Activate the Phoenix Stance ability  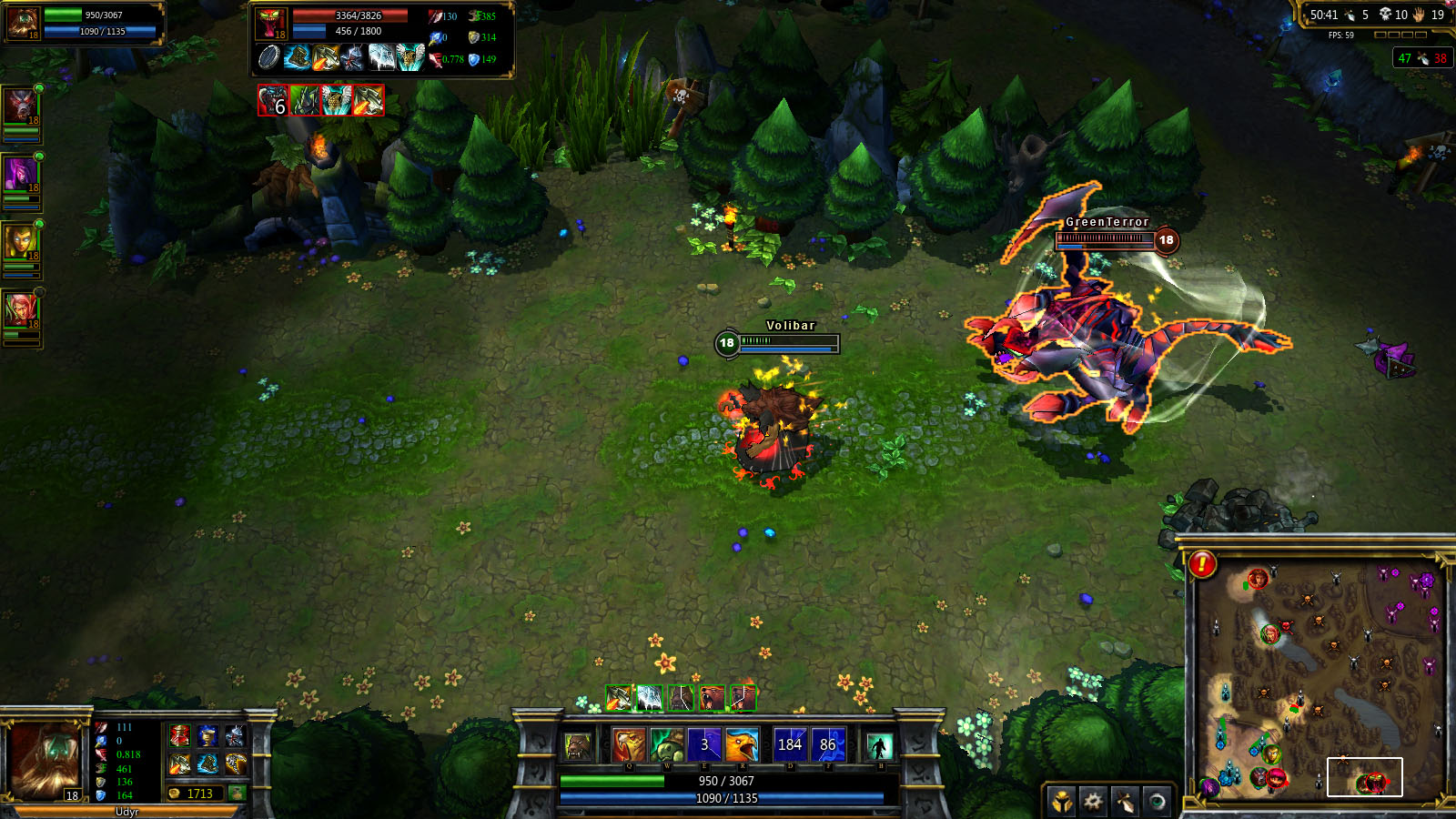click(x=743, y=745)
